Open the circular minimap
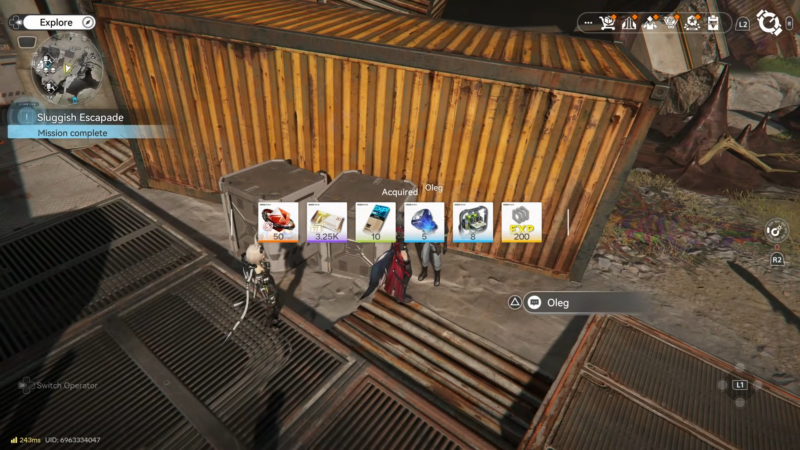 pyautogui.click(x=67, y=67)
